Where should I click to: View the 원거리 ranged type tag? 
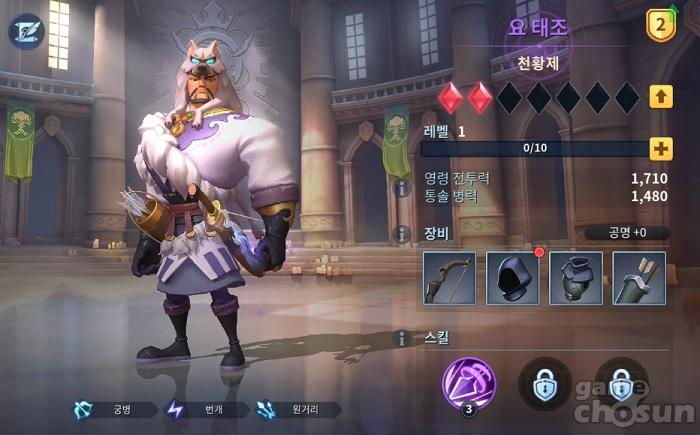[298, 409]
